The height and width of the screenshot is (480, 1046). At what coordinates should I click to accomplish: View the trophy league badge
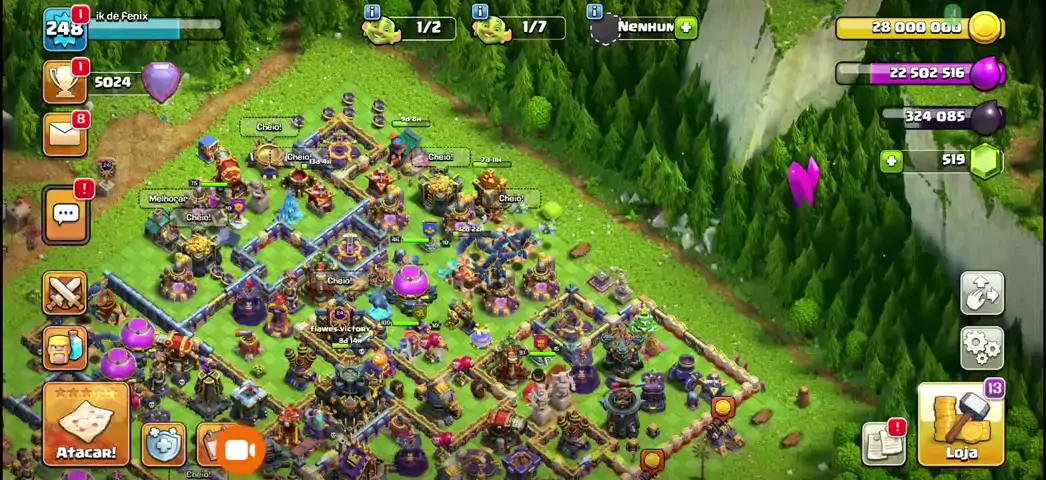pos(65,82)
